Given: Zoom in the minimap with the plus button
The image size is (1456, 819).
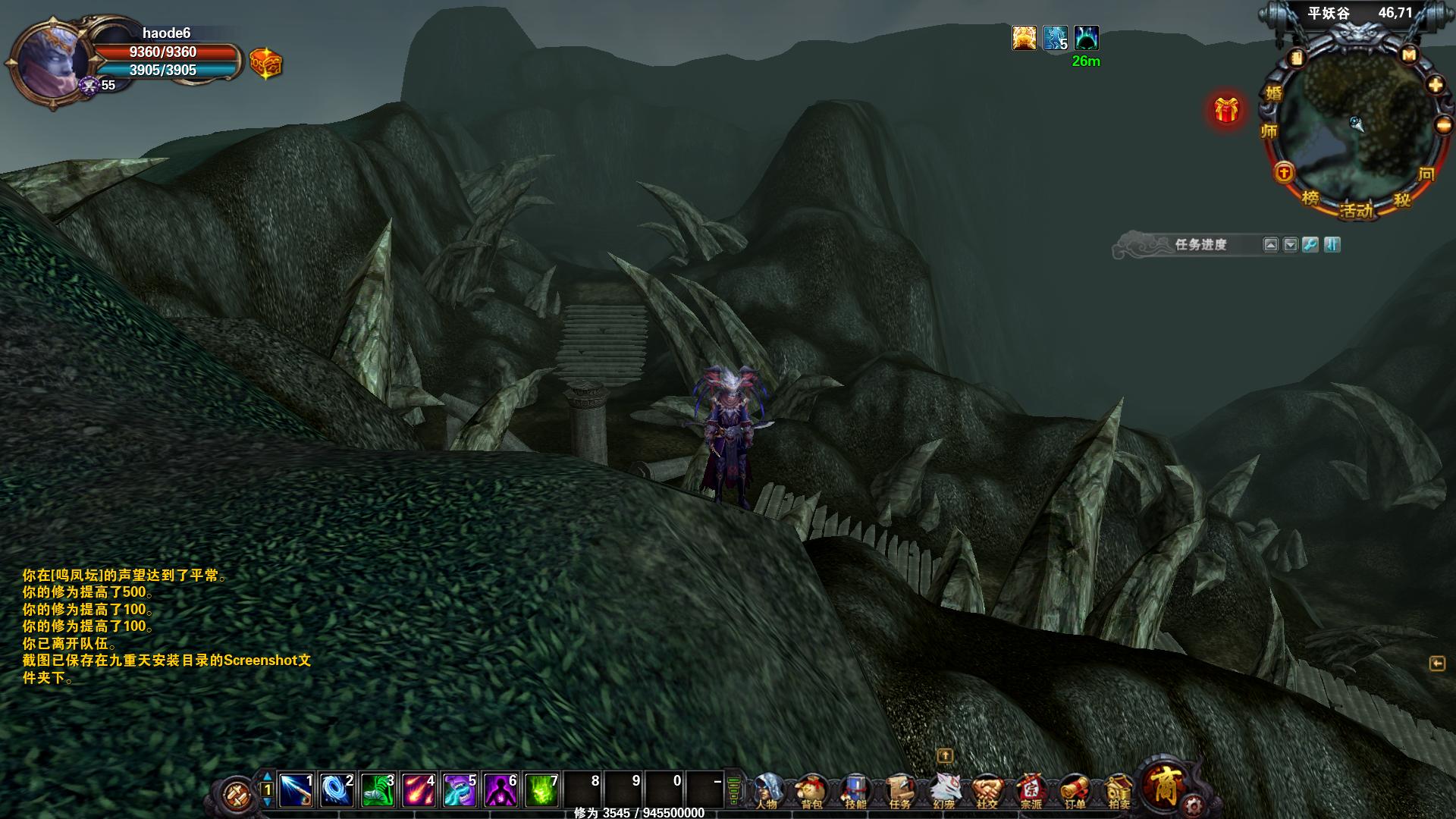Looking at the screenshot, I should 1436,85.
